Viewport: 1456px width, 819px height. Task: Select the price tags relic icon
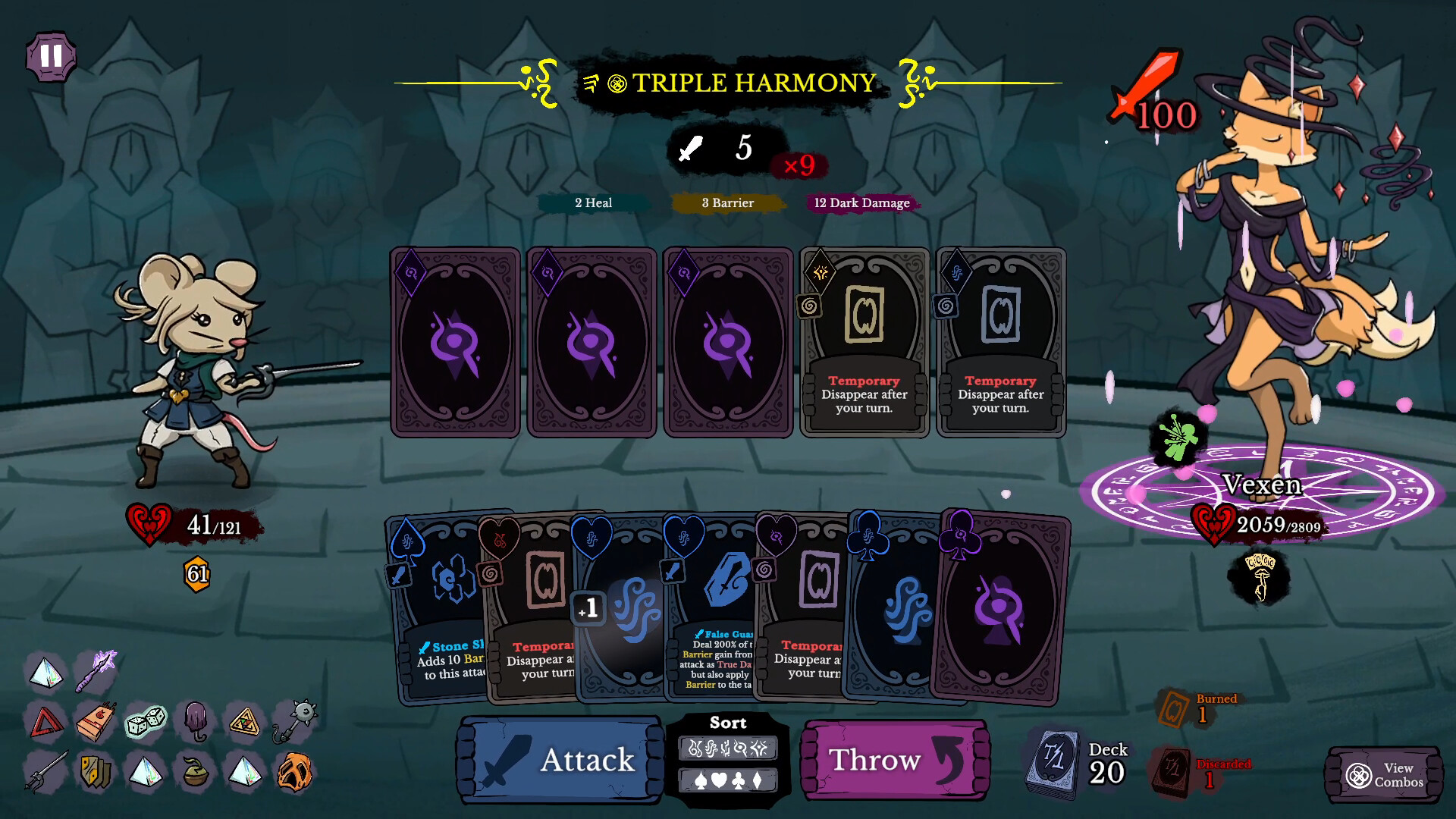pyautogui.click(x=94, y=772)
